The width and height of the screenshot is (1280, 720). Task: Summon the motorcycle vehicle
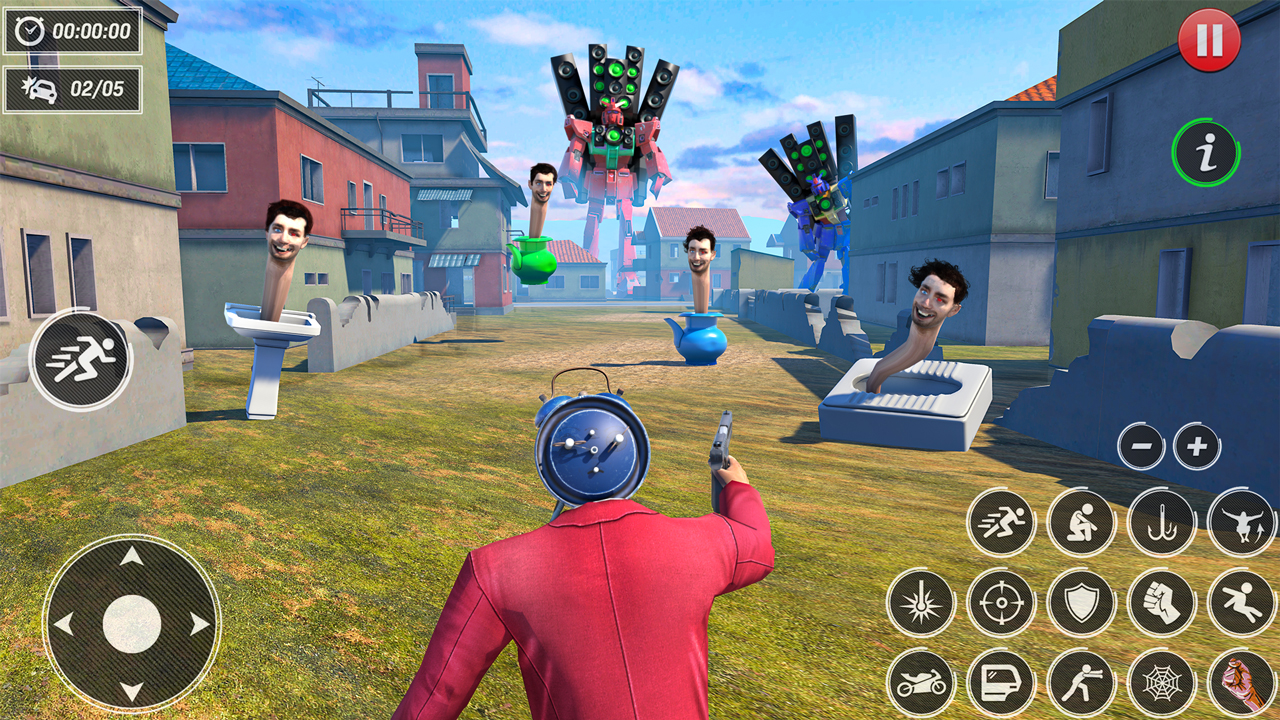tap(920, 683)
